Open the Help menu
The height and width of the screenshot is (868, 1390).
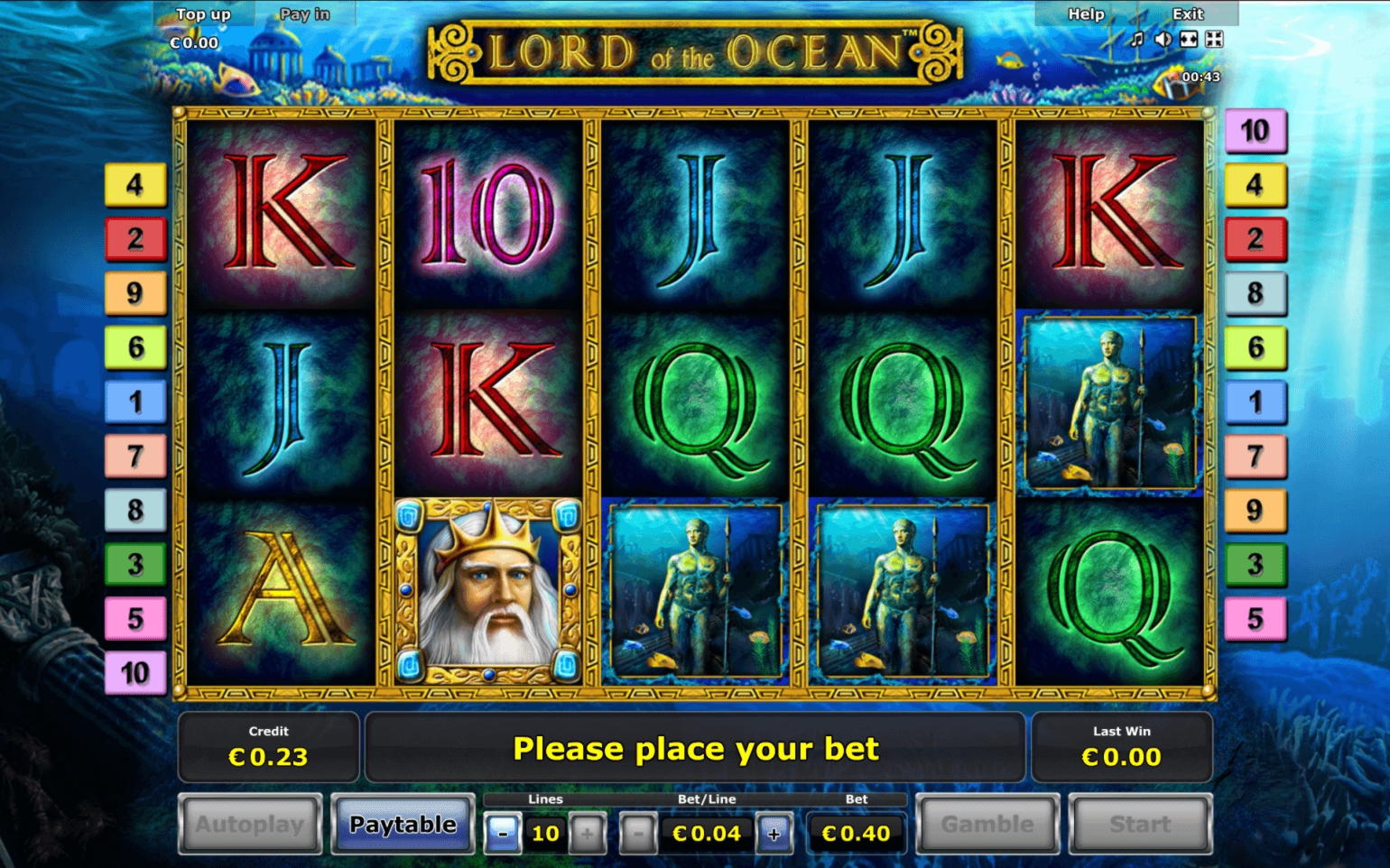pyautogui.click(x=1084, y=14)
